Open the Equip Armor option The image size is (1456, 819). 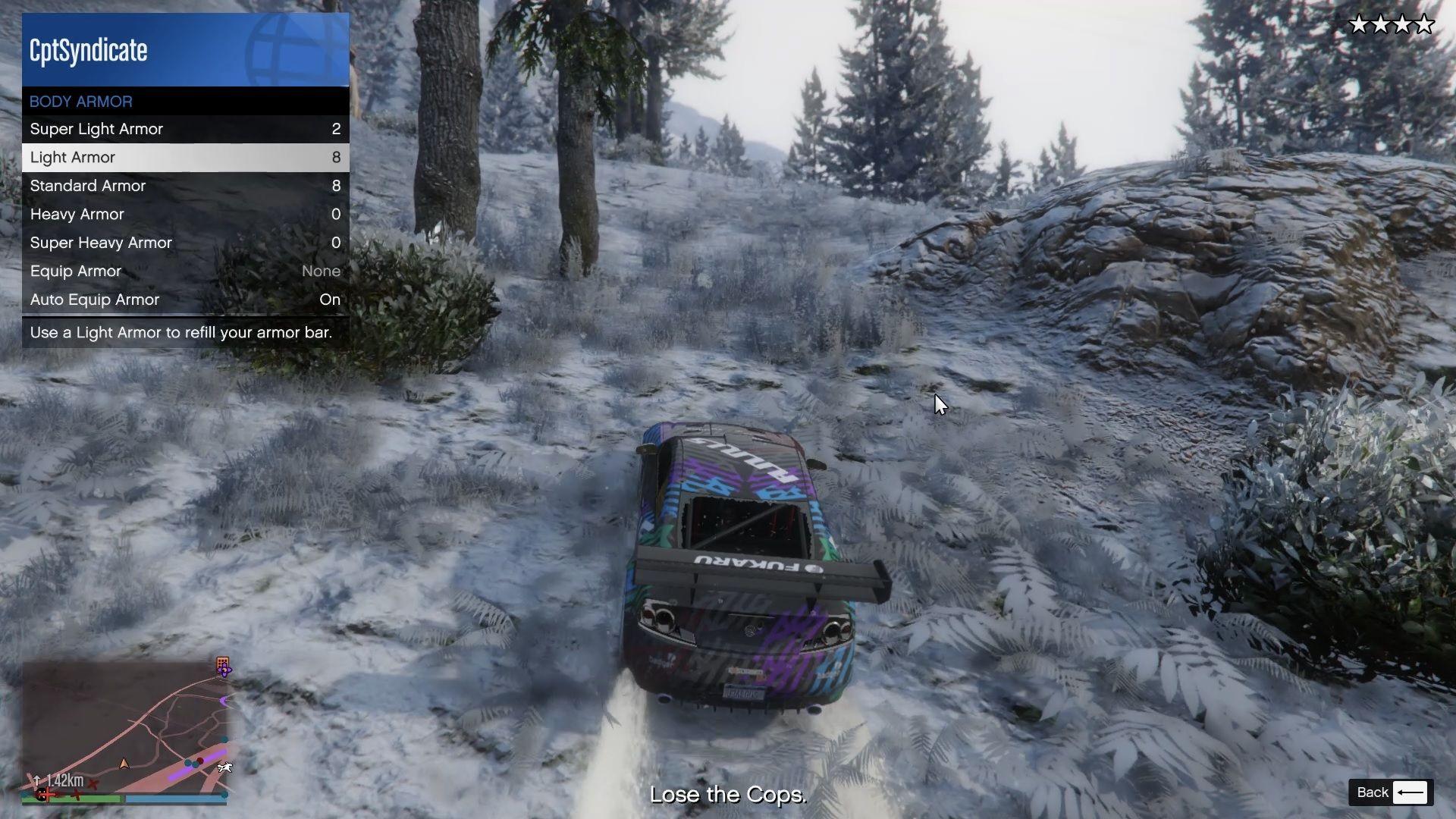(x=185, y=271)
